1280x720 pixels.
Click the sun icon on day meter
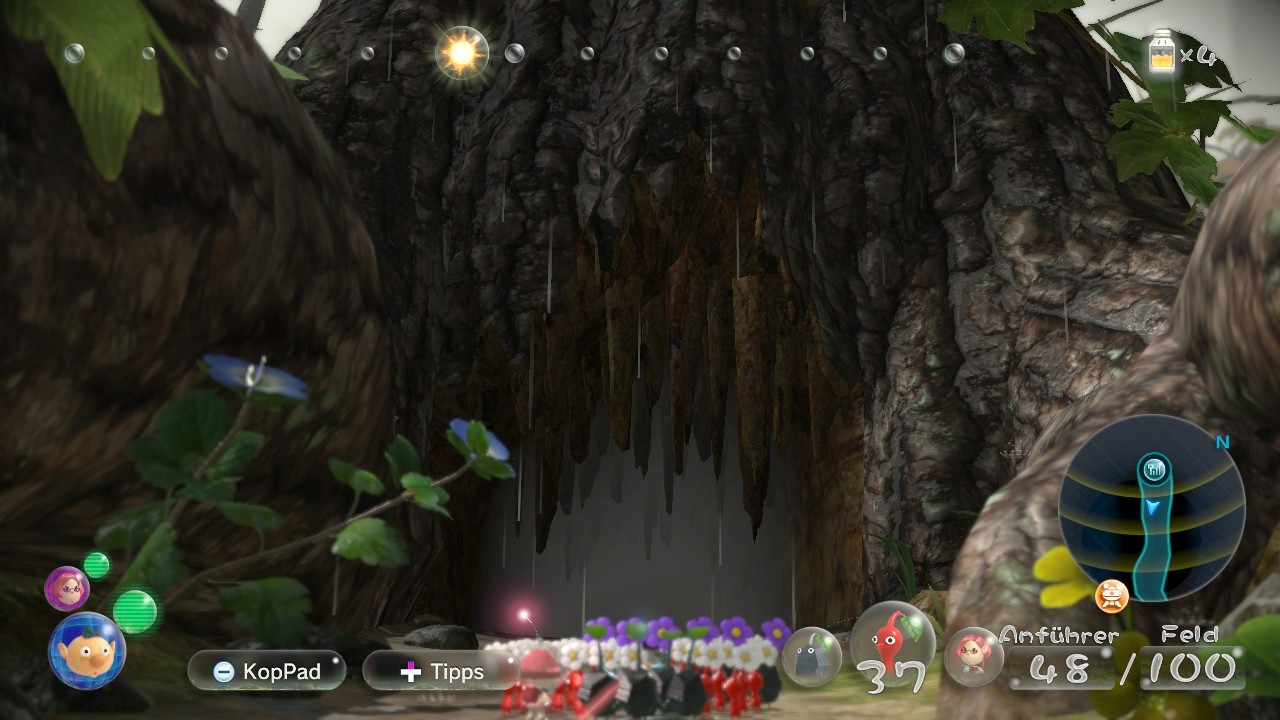click(x=462, y=53)
